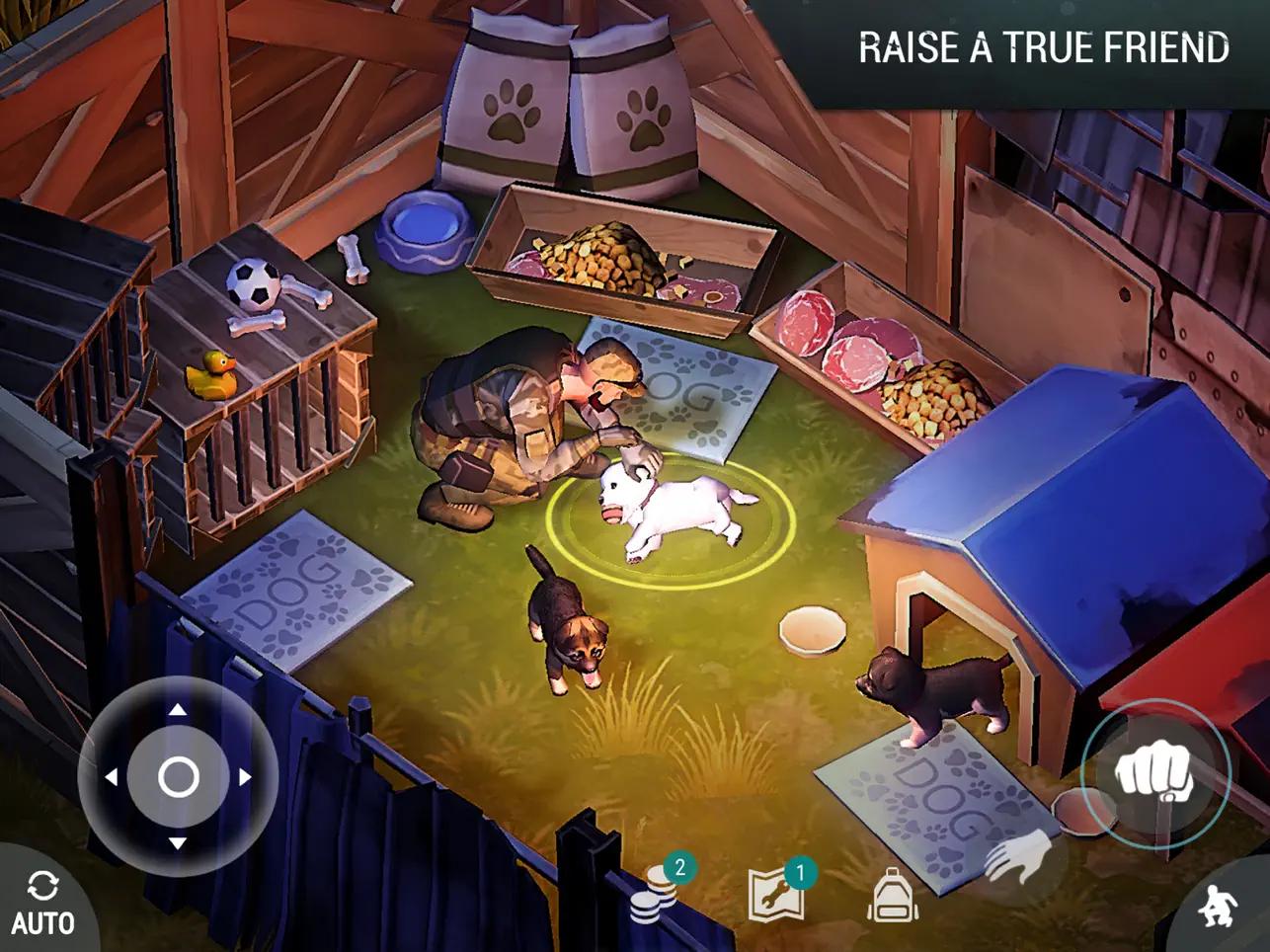Use the hand interact button
This screenshot has width=1270, height=952.
1020,857
